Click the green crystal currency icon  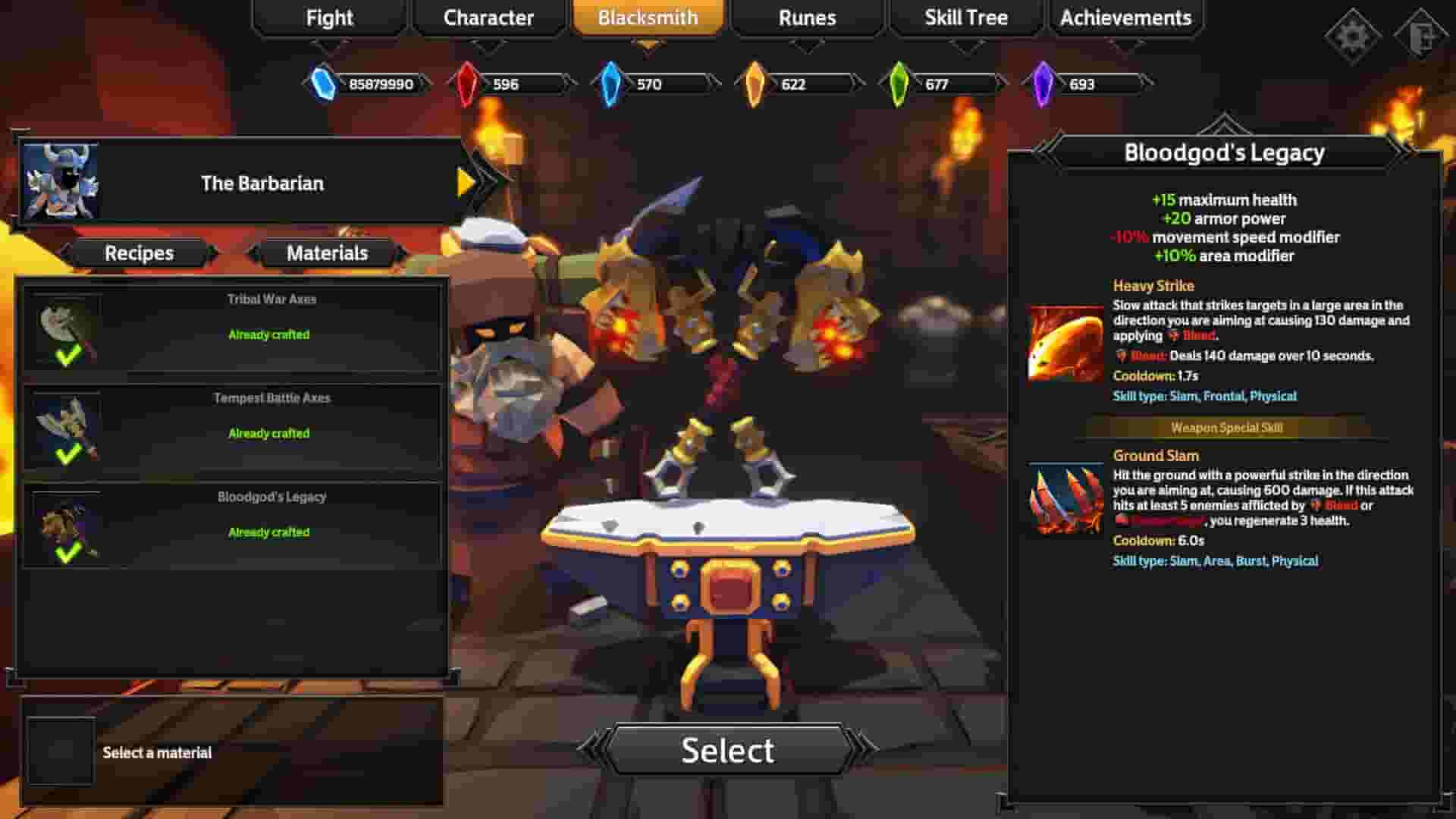(899, 83)
